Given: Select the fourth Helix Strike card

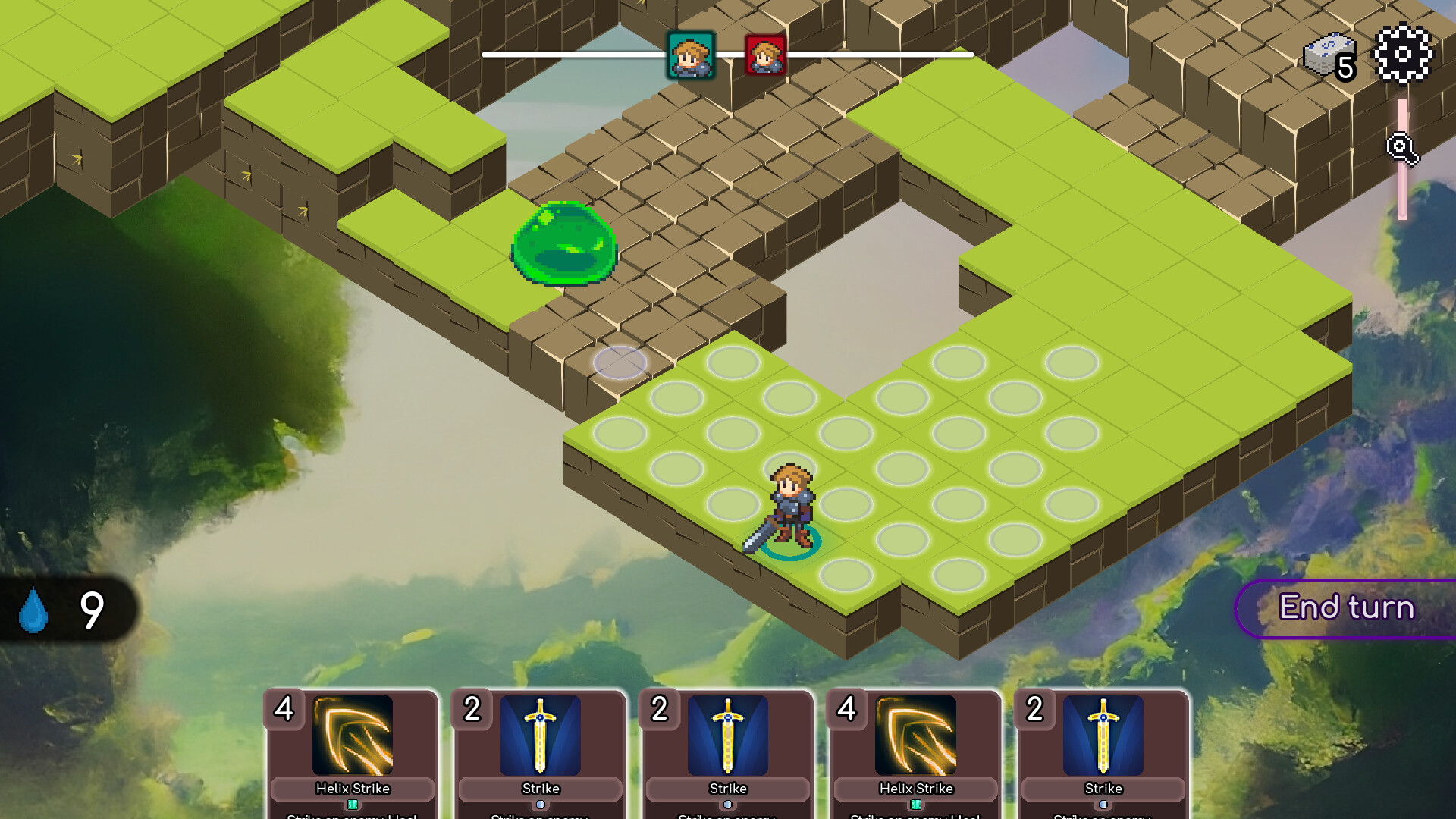Looking at the screenshot, I should click(913, 751).
